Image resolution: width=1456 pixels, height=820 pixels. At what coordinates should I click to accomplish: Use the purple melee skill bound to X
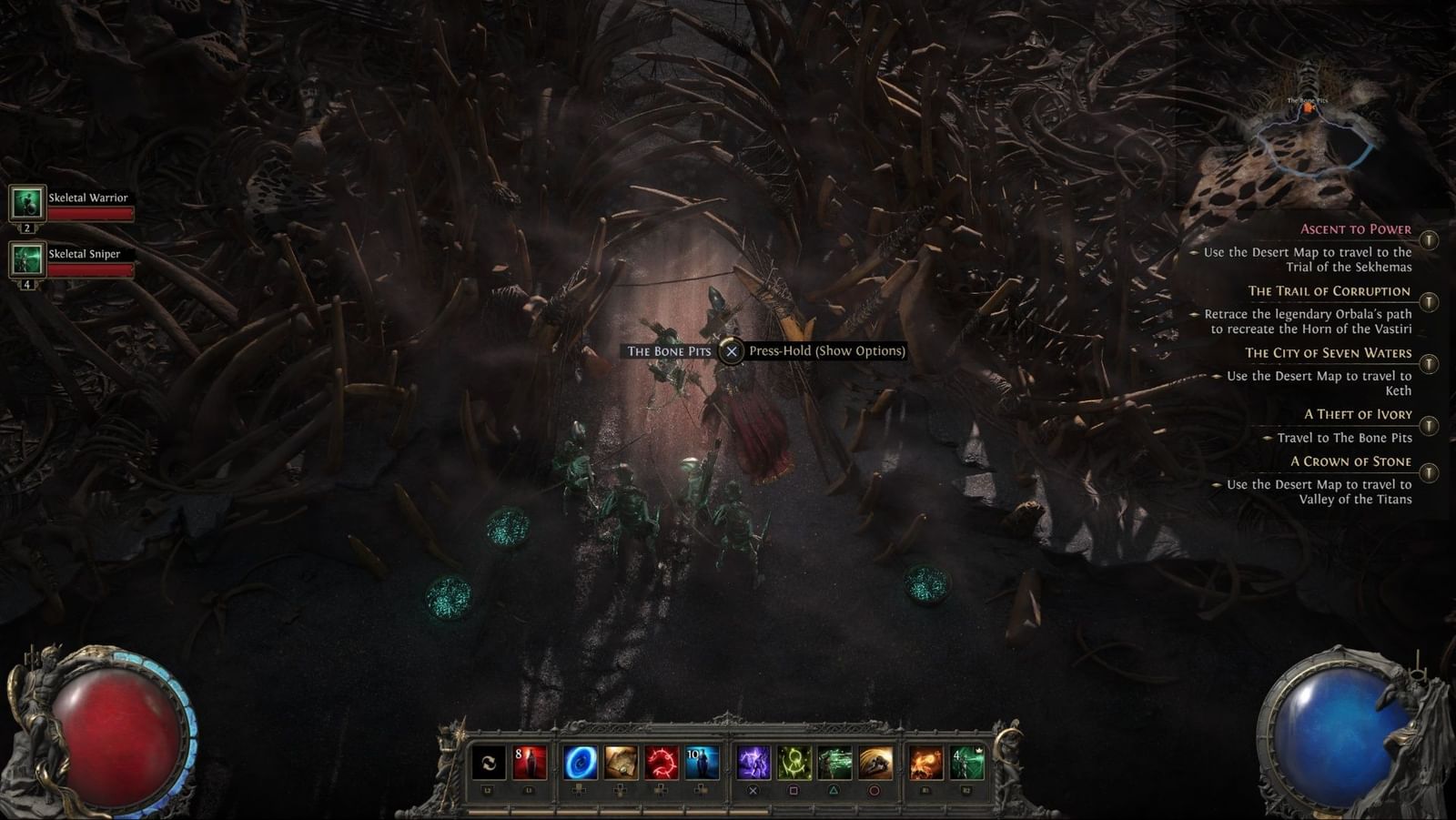752,761
